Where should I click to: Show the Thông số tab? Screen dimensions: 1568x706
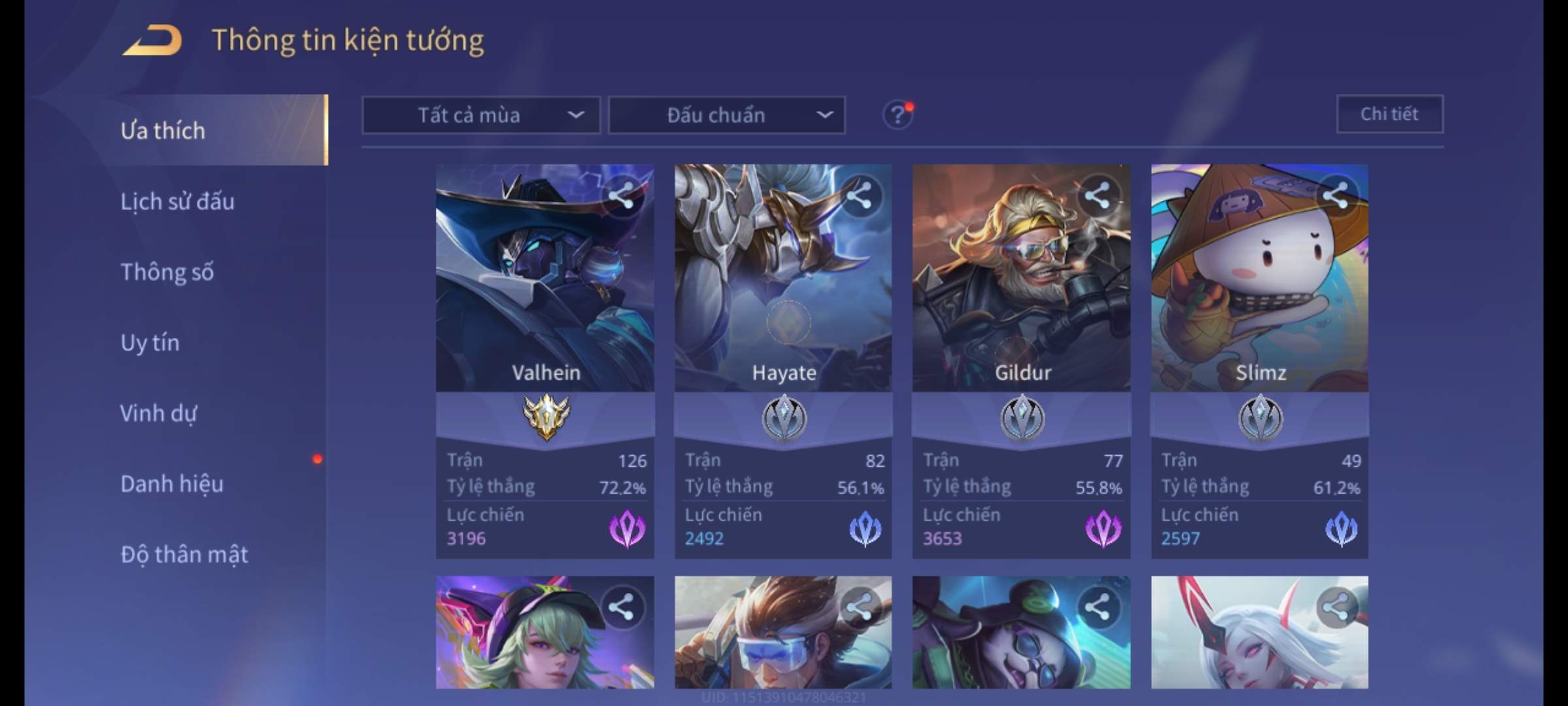pyautogui.click(x=167, y=272)
